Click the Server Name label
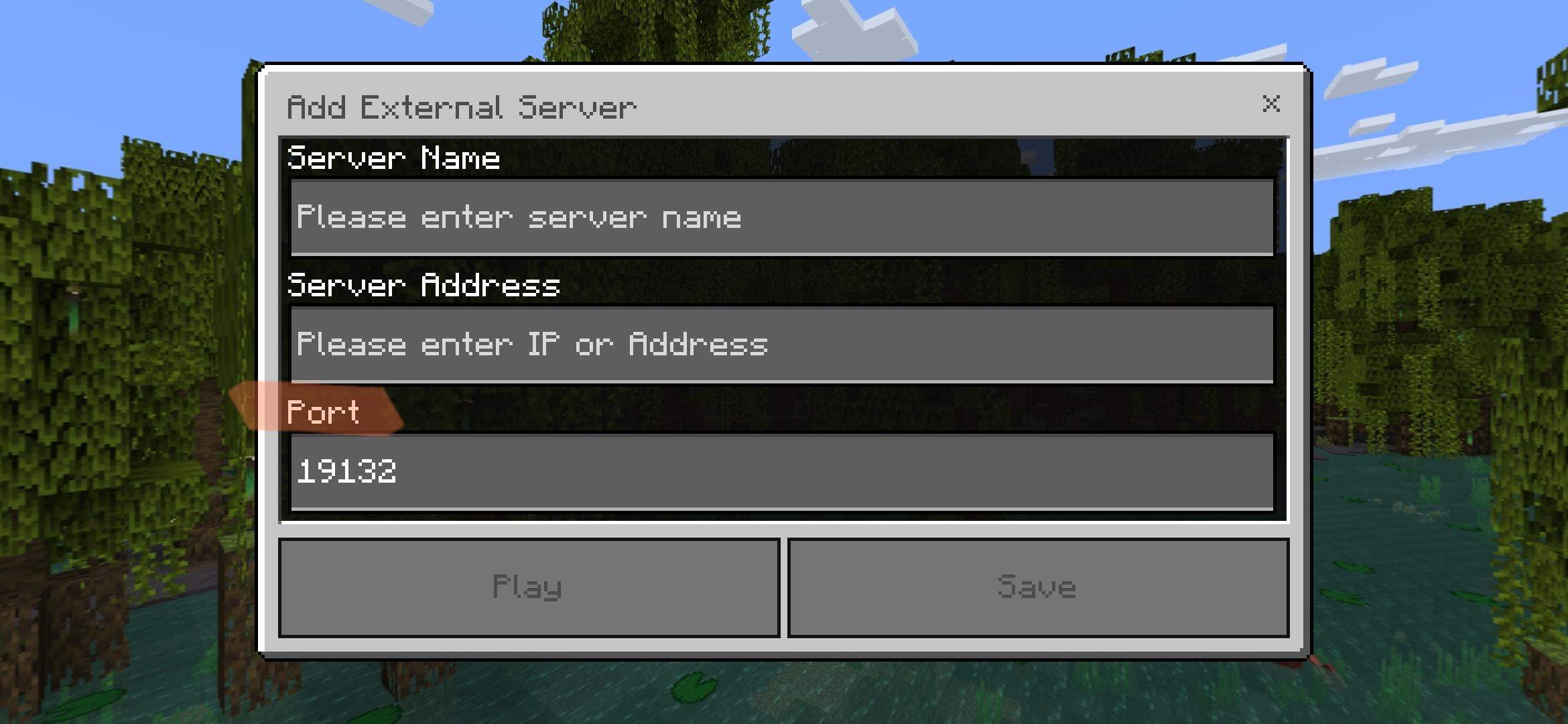This screenshot has width=1568, height=724. [393, 158]
